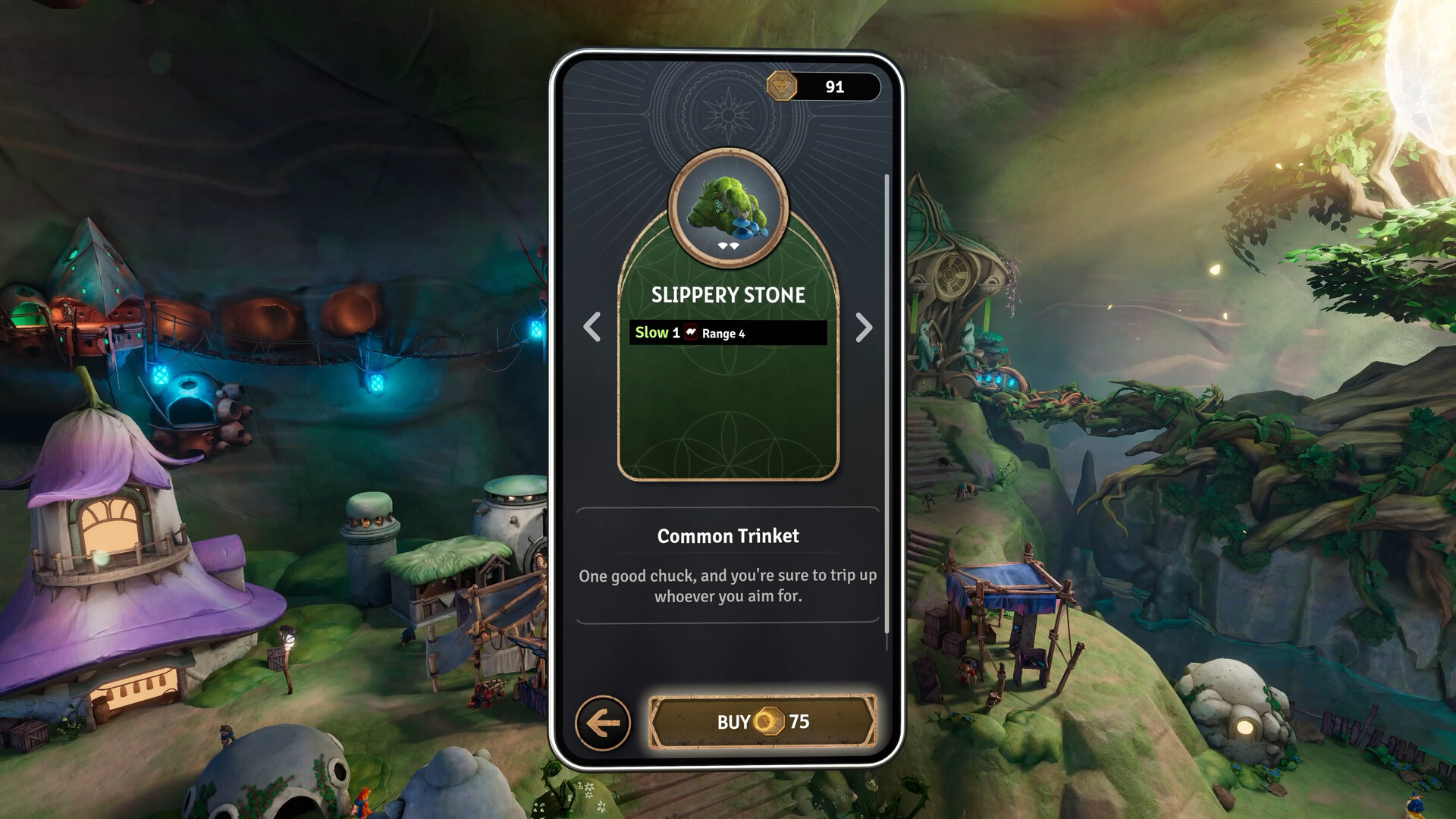The height and width of the screenshot is (819, 1456).
Task: Click the Slippery Stone item portrait
Action: 728,206
